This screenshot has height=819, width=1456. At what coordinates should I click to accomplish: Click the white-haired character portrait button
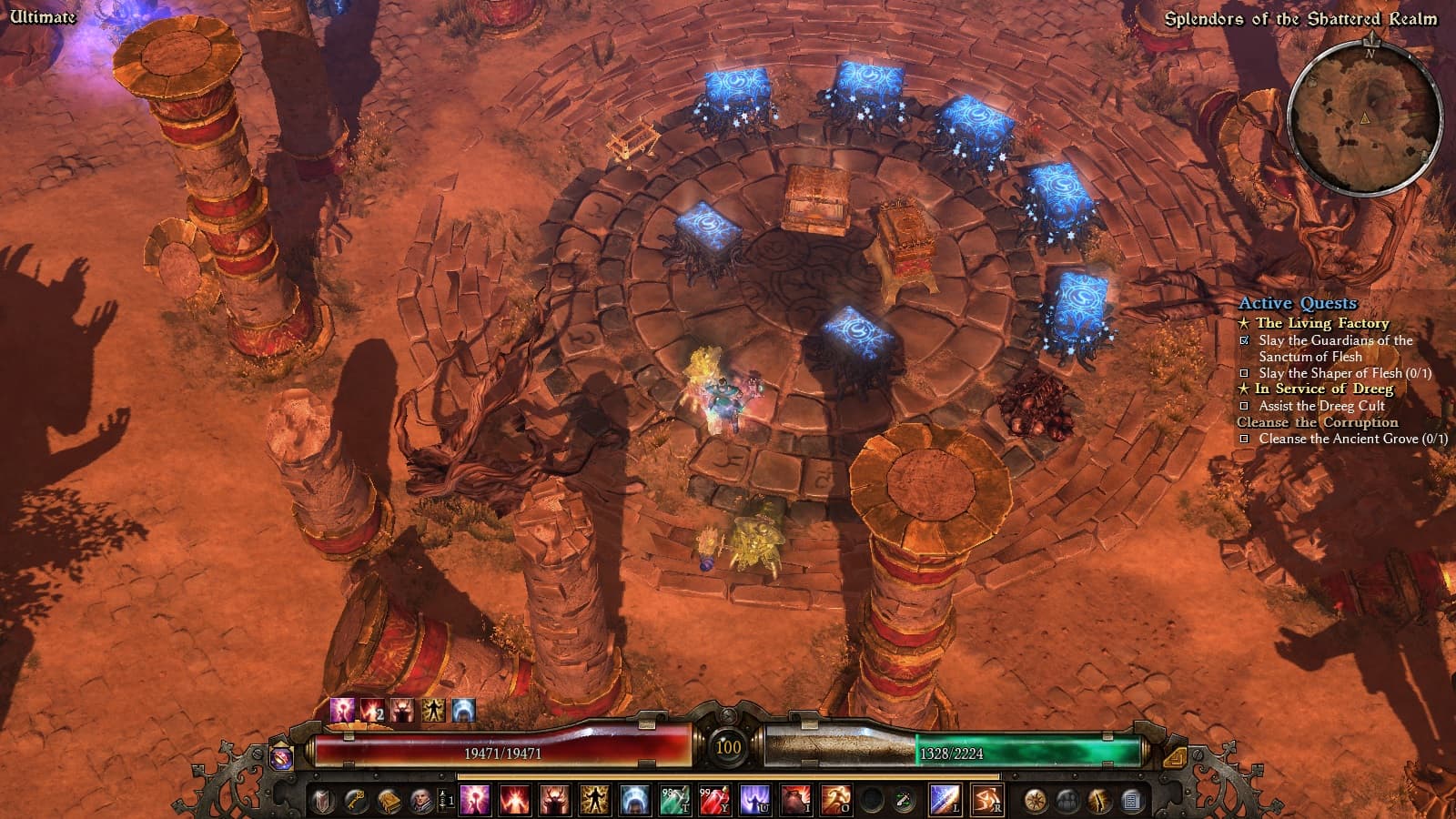pyautogui.click(x=420, y=801)
